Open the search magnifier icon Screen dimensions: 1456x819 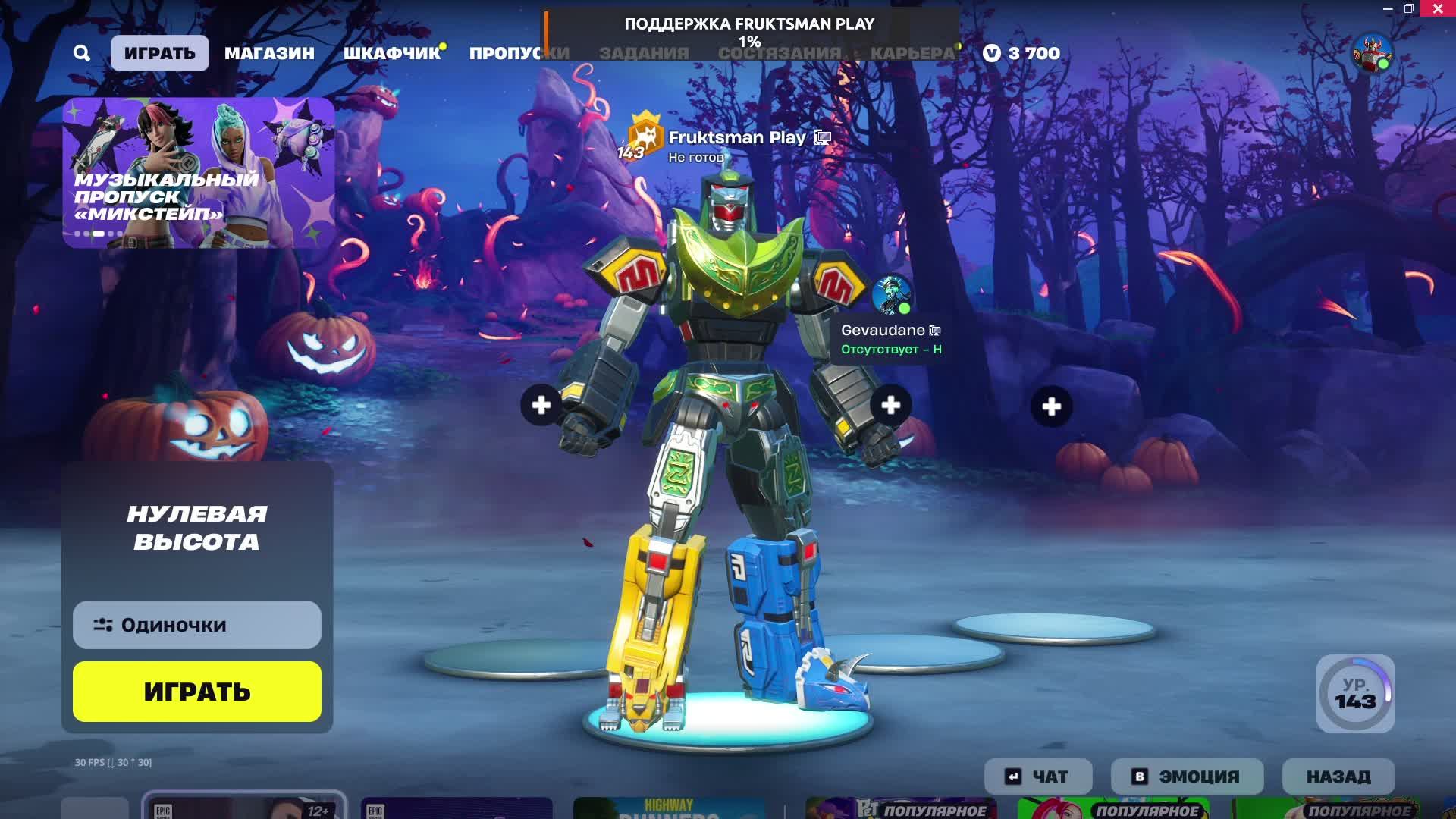pyautogui.click(x=82, y=53)
